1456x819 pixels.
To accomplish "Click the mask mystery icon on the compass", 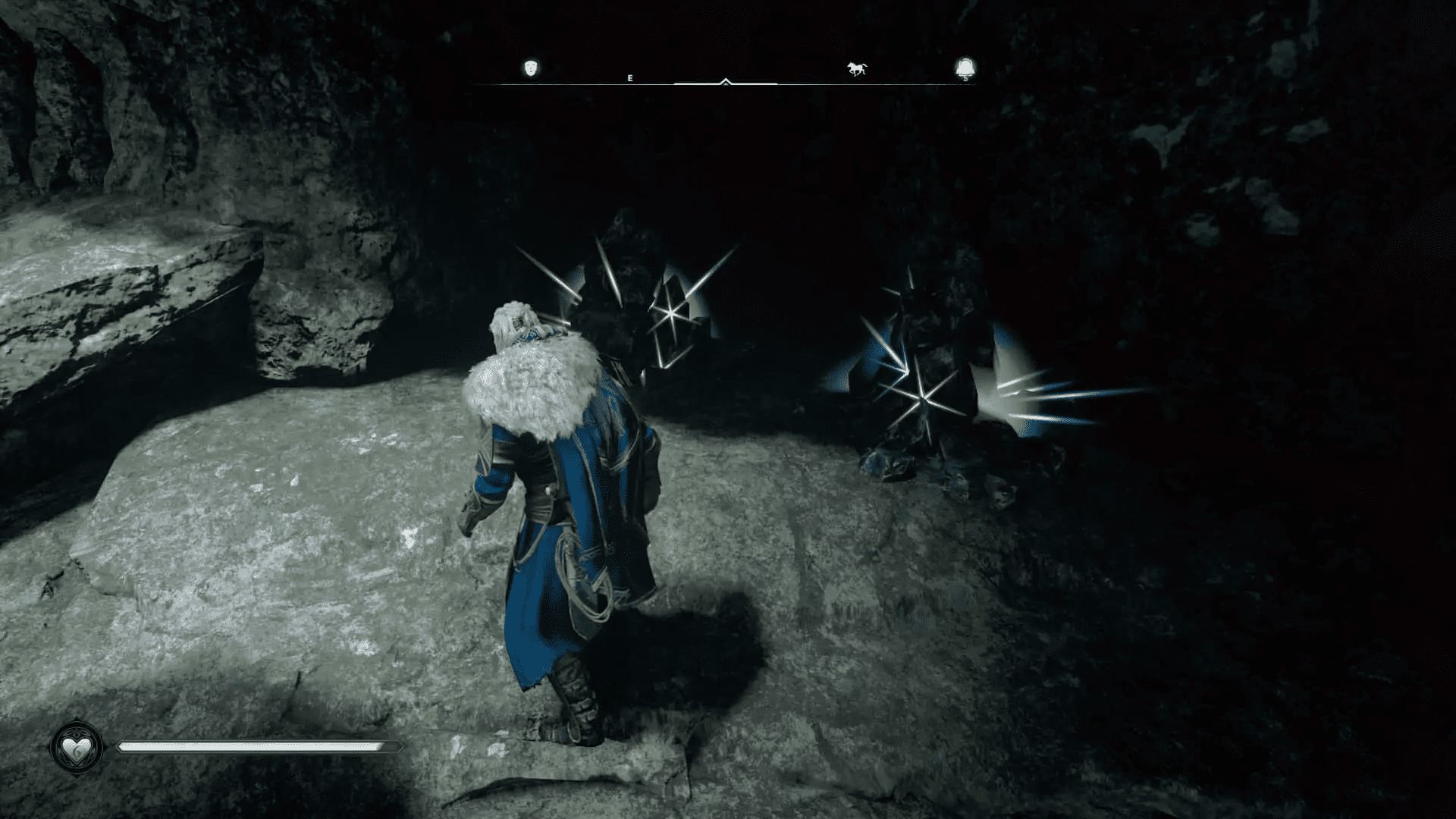I will 531,68.
